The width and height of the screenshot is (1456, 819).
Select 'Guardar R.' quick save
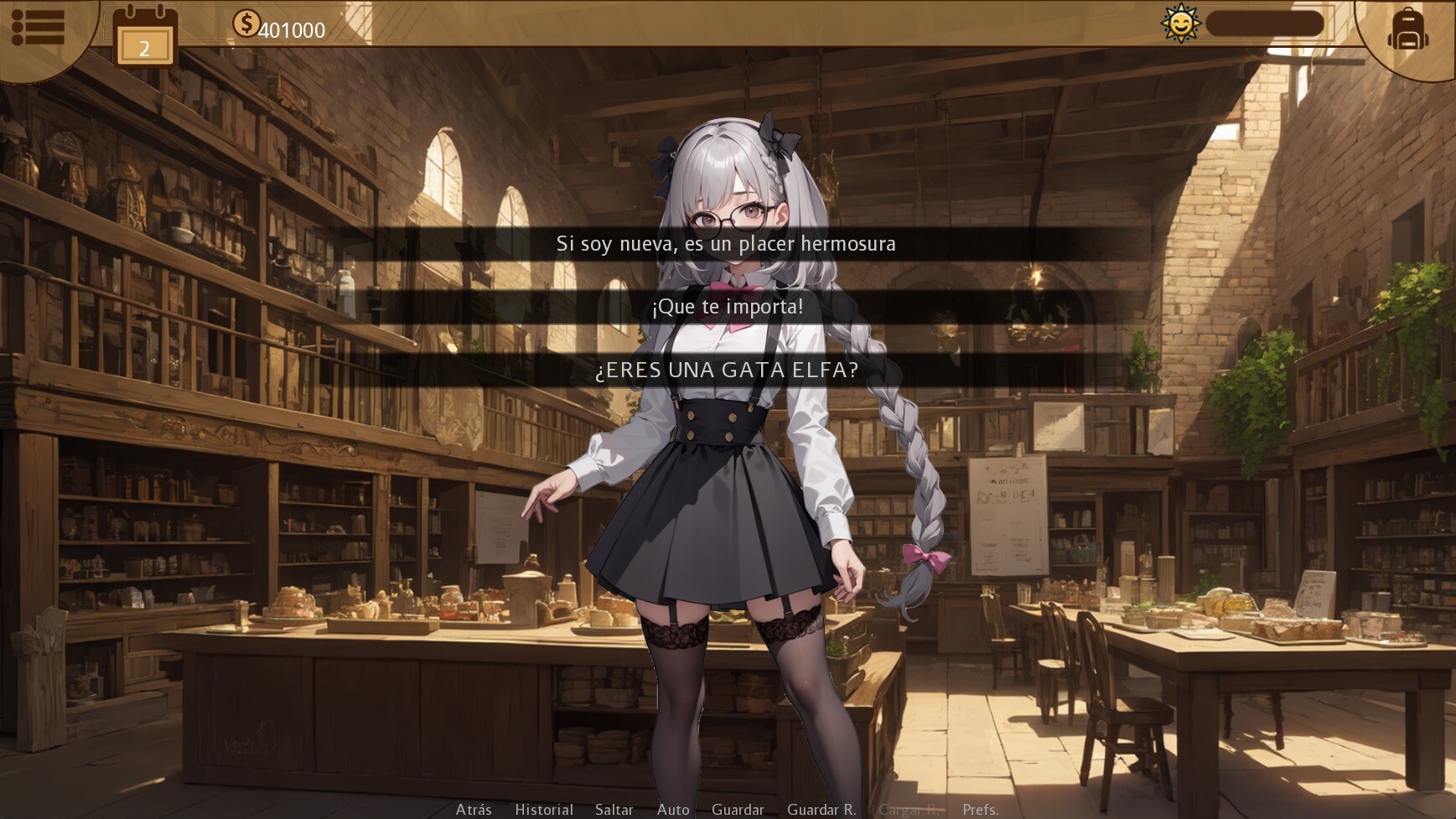point(821,810)
